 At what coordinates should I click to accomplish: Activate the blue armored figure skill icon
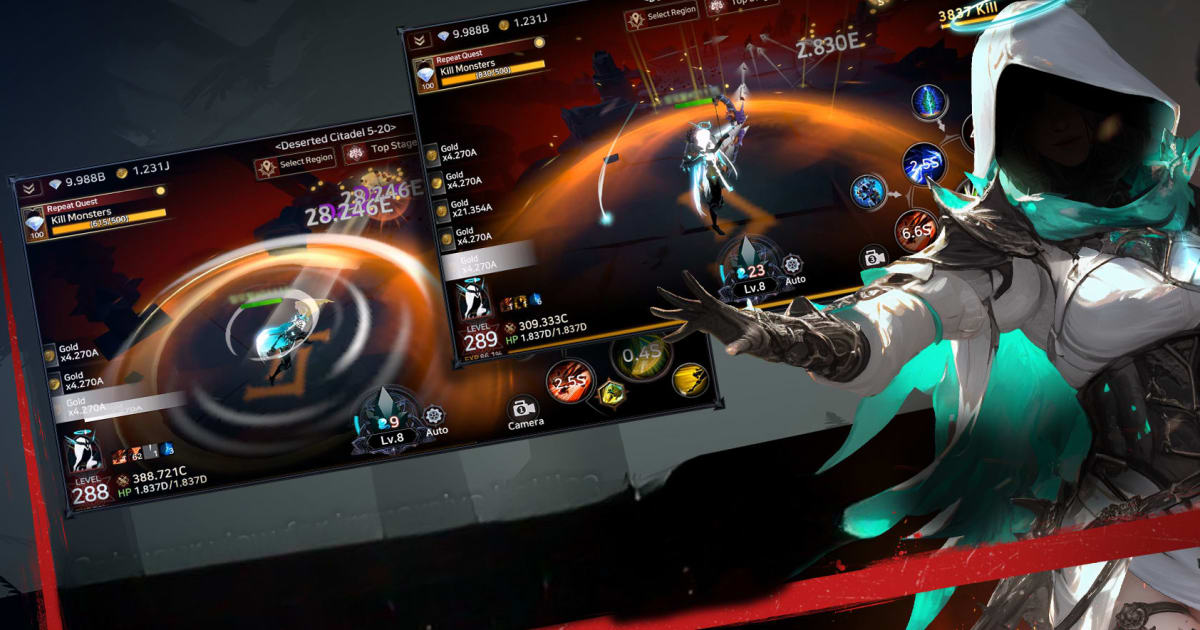(870, 192)
